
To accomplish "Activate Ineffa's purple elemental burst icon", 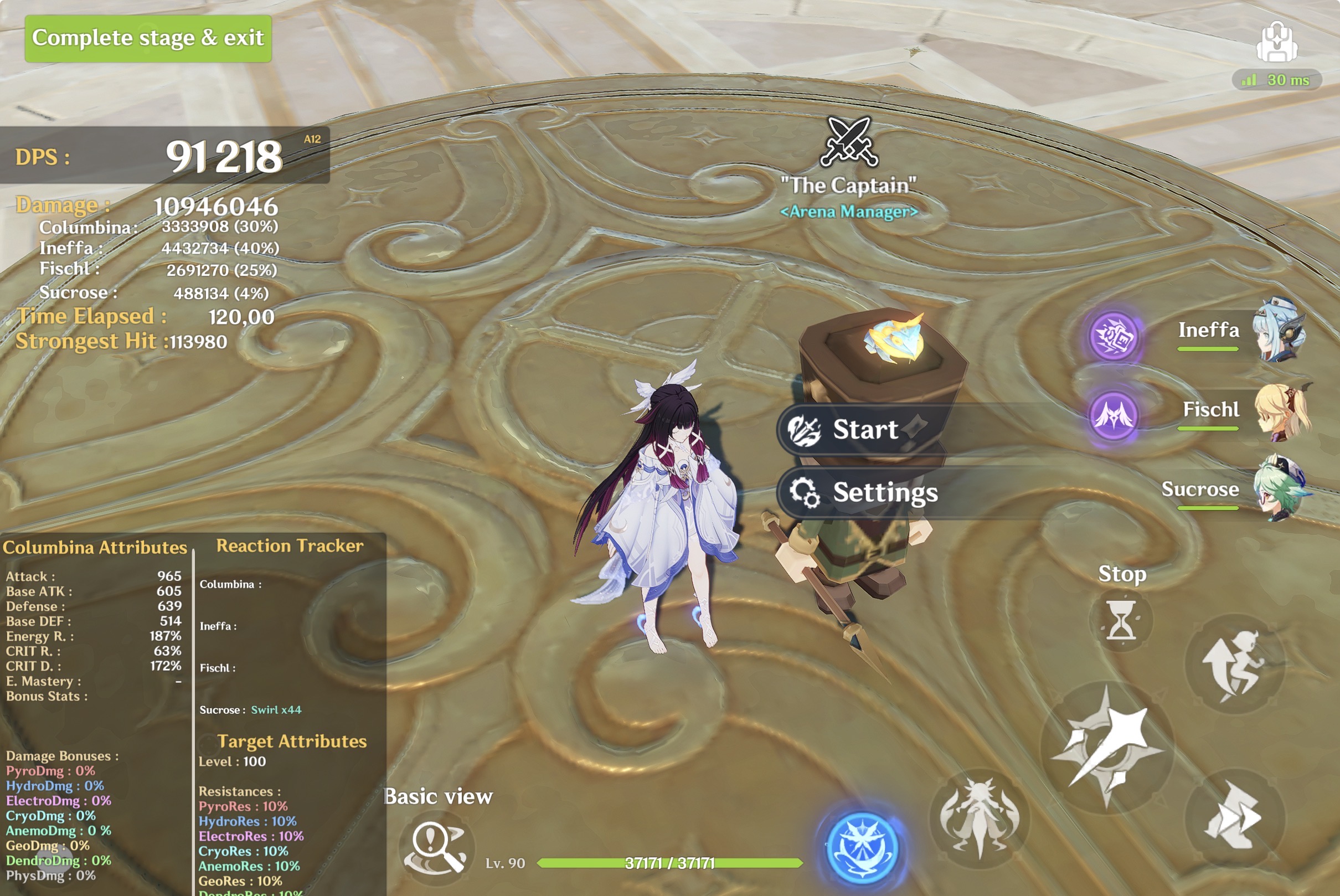I will [x=1112, y=337].
